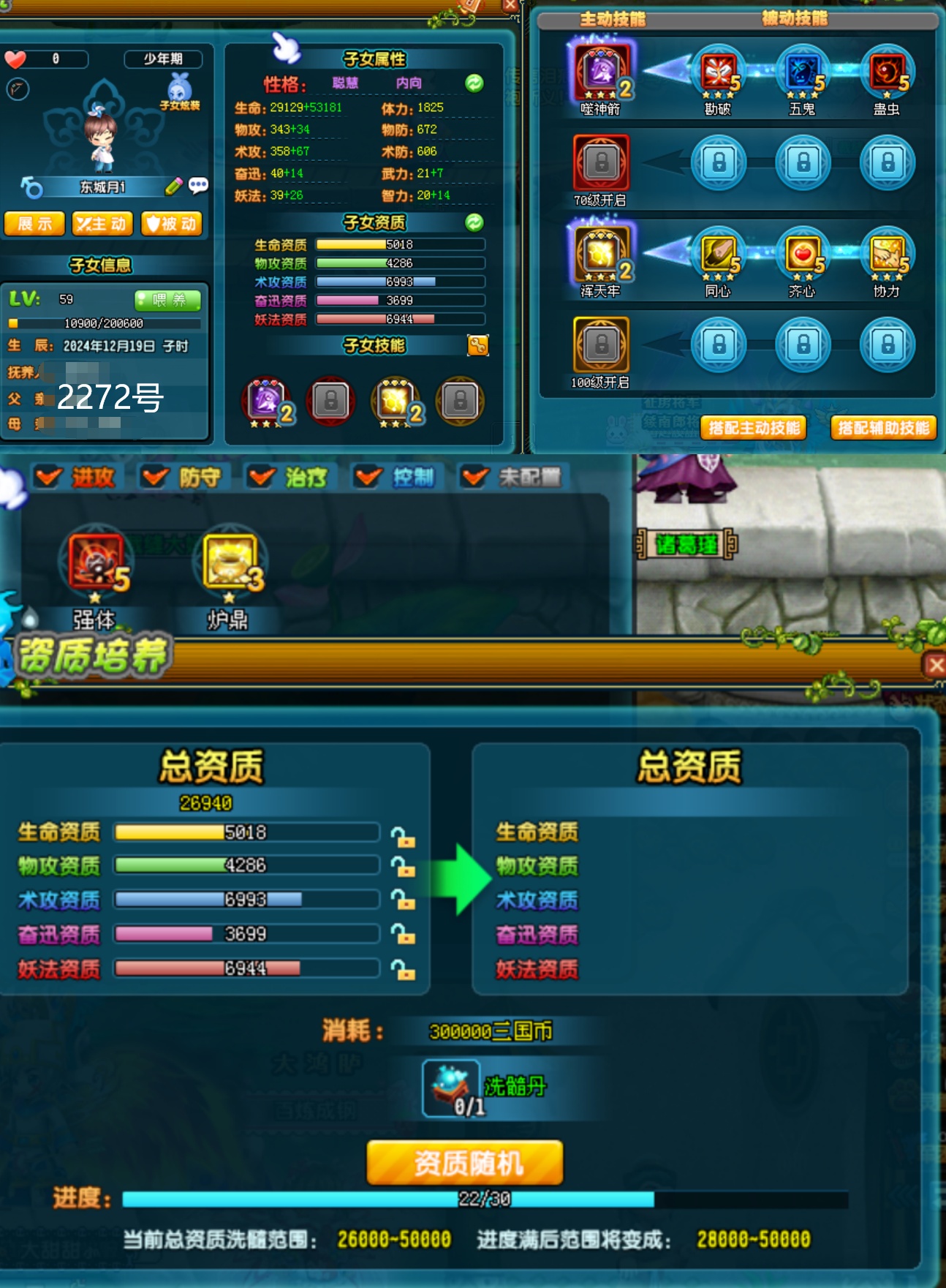Toggle the 治疗 healing filter checkbox

click(261, 478)
